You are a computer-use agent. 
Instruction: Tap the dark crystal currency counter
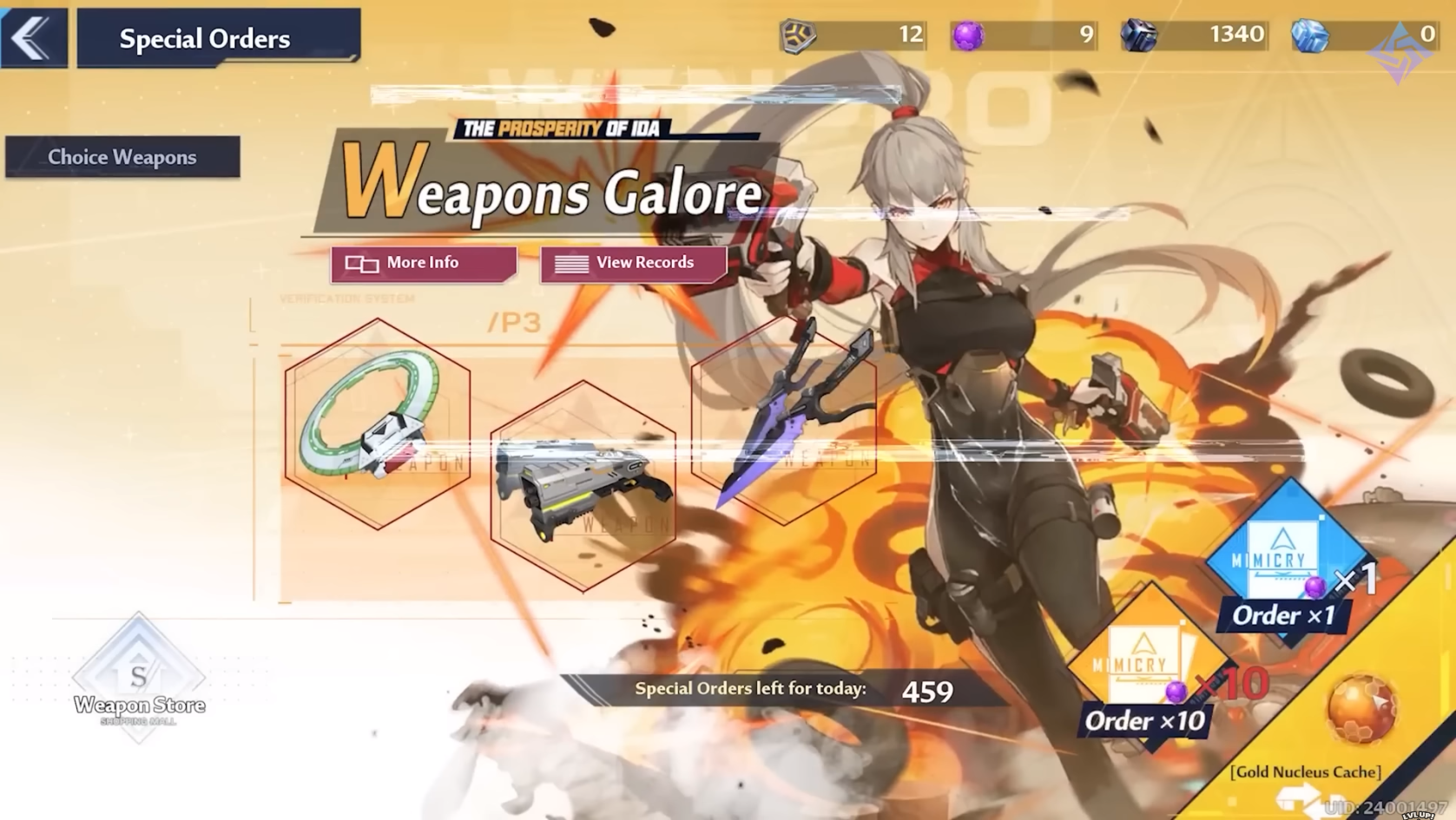[1192, 36]
